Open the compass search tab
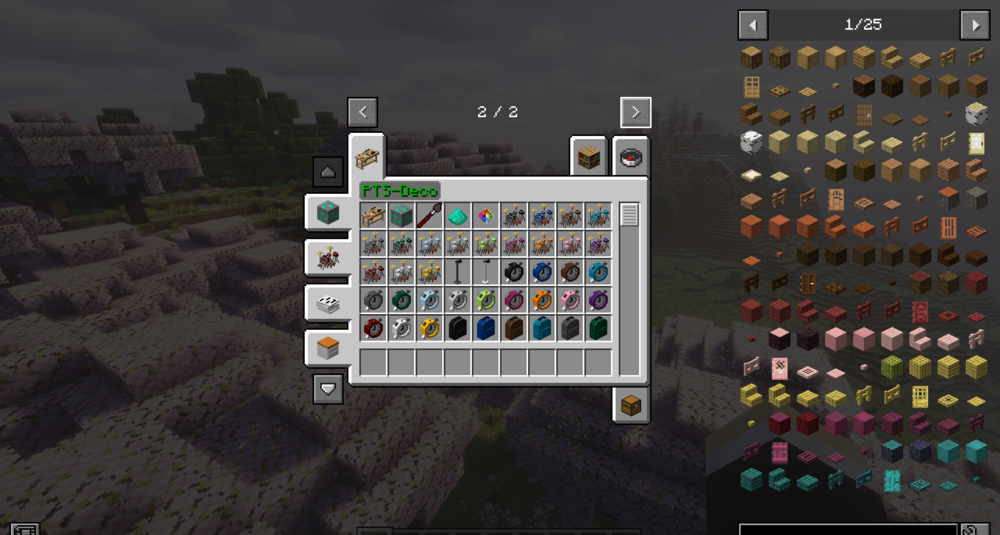This screenshot has width=1000, height=535. pyautogui.click(x=631, y=157)
